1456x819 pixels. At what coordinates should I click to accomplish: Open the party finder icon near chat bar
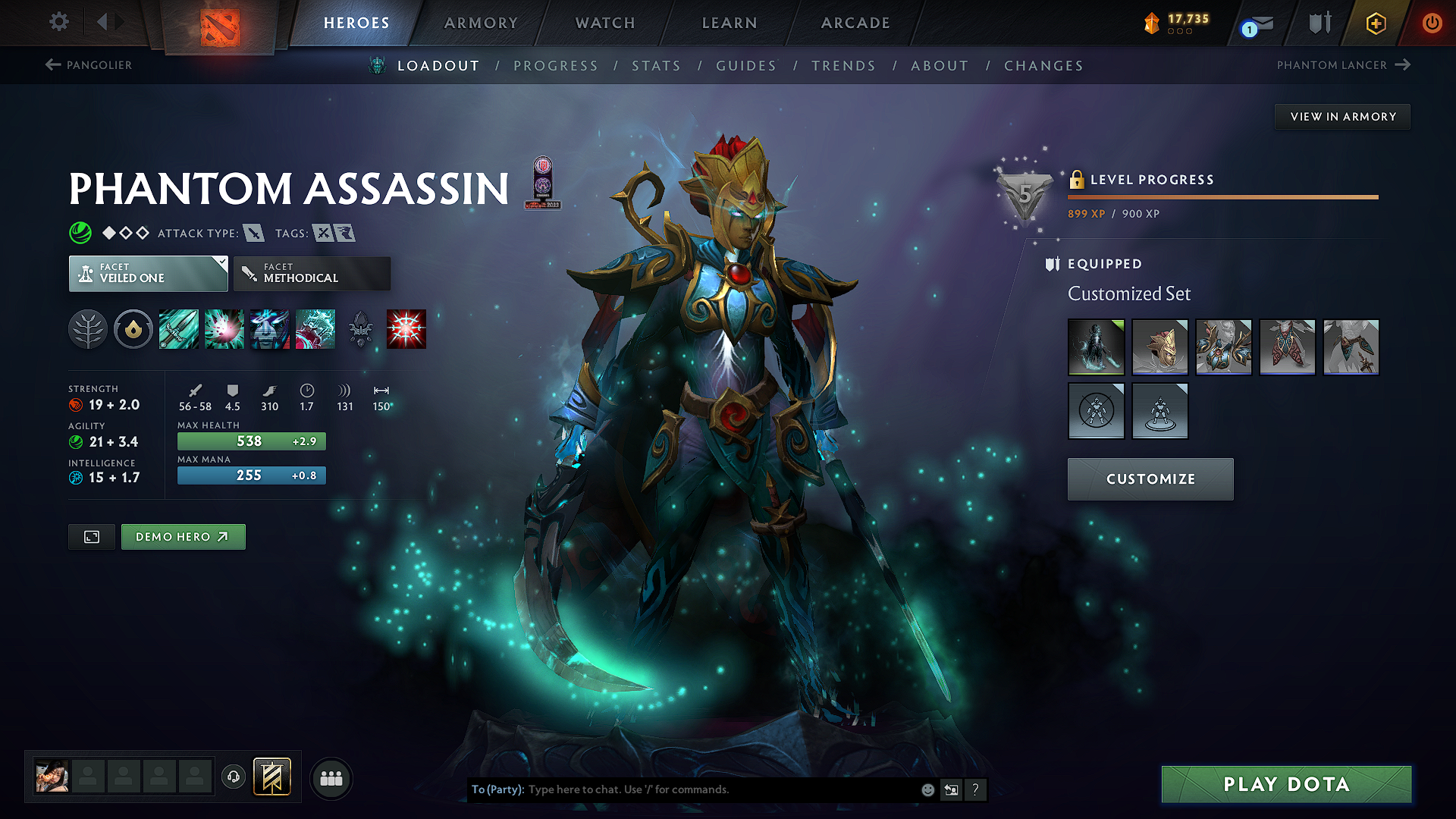331,777
